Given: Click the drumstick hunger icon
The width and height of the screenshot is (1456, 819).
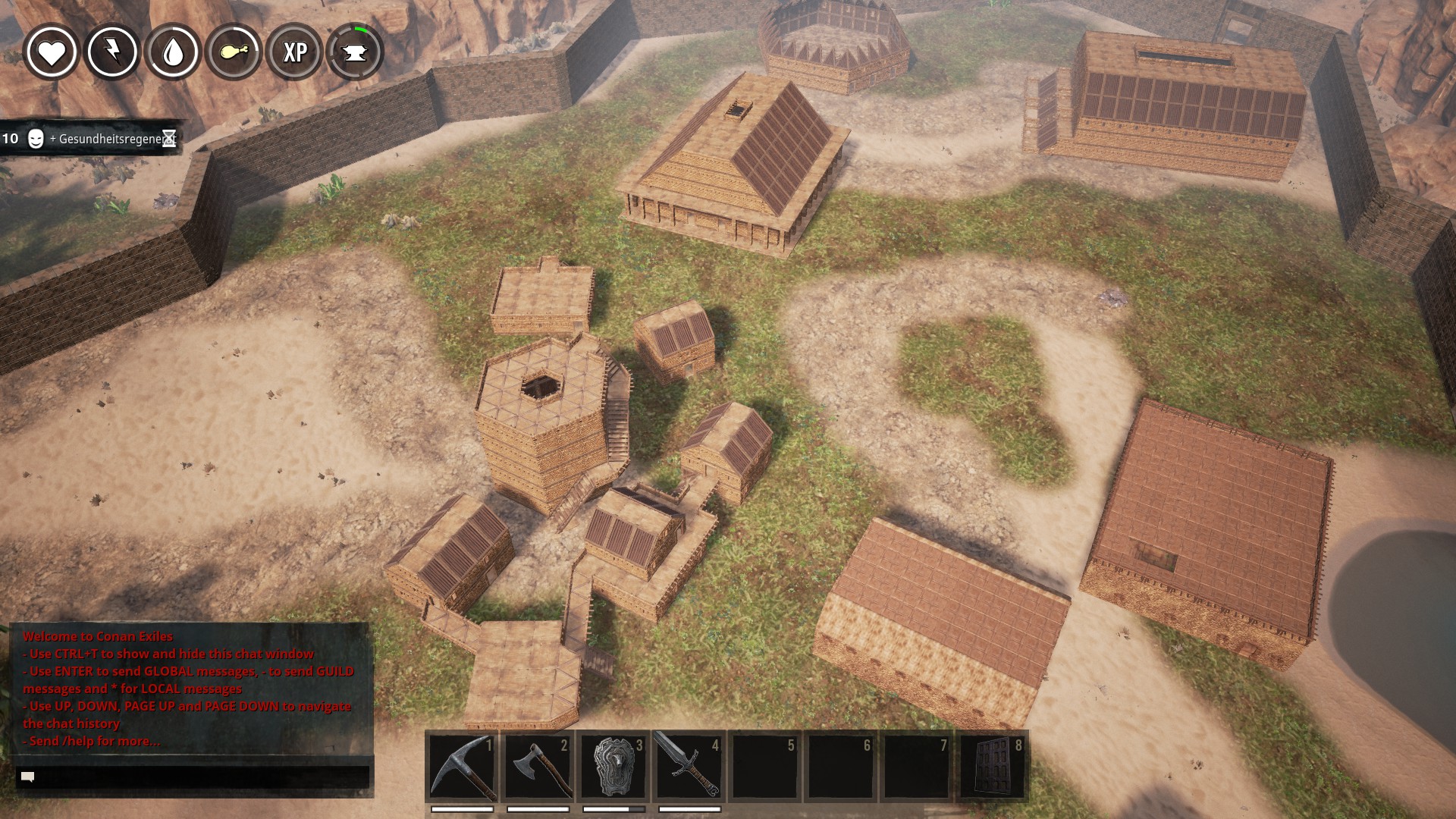Looking at the screenshot, I should pos(234,52).
